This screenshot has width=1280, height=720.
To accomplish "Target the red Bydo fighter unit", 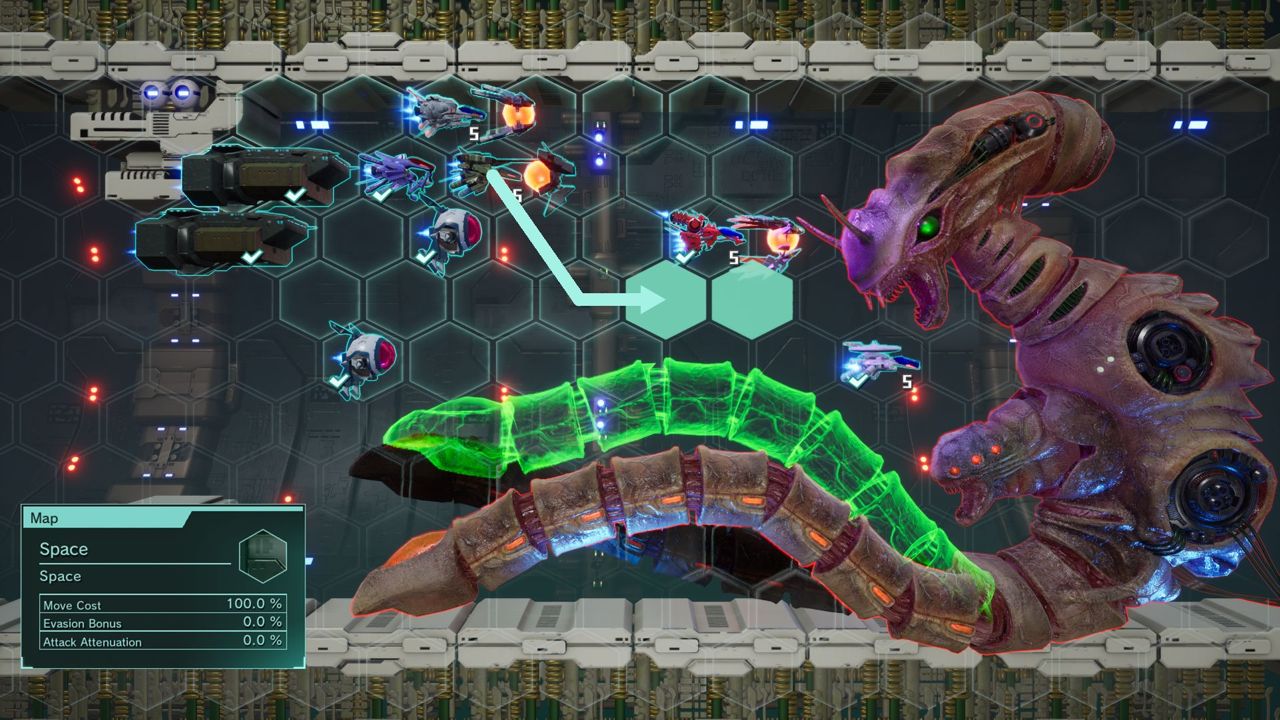I will tap(693, 228).
